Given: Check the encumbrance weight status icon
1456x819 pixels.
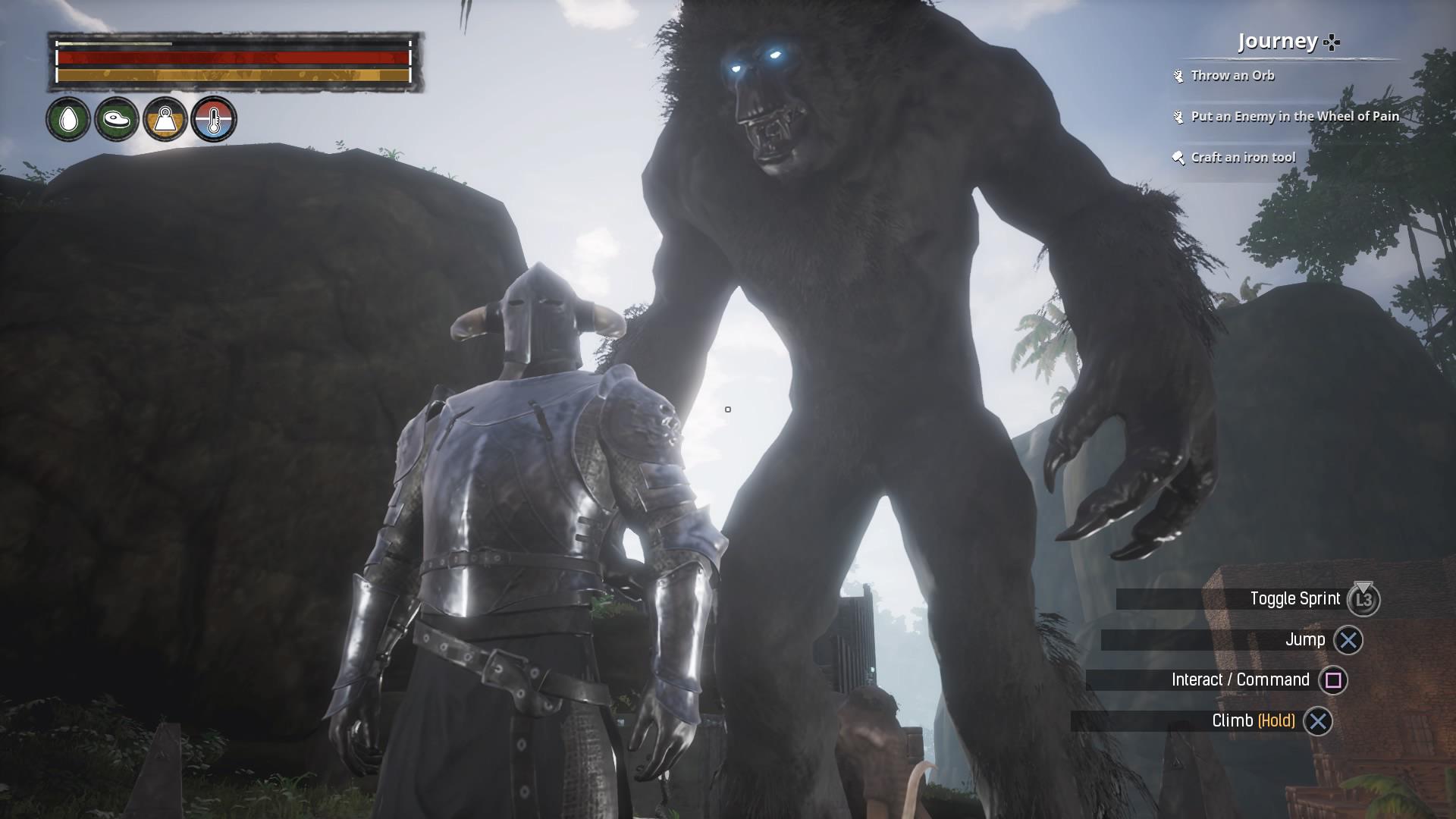Looking at the screenshot, I should (x=165, y=119).
